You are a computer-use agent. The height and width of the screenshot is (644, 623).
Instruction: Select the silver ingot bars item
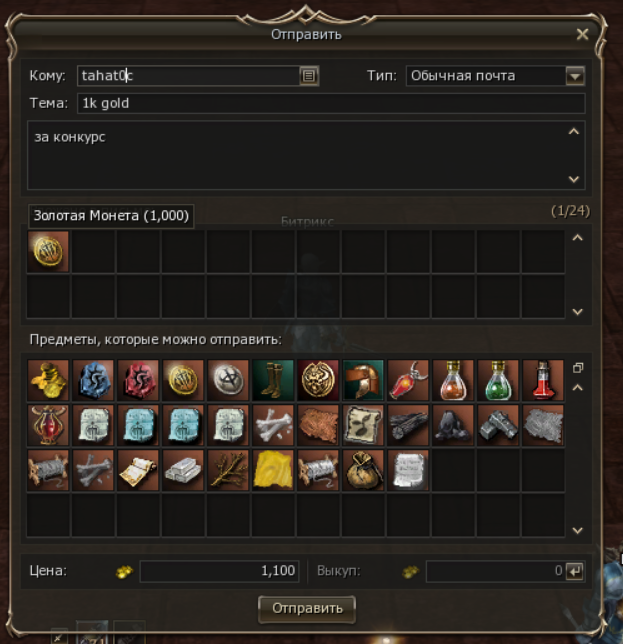coord(184,469)
